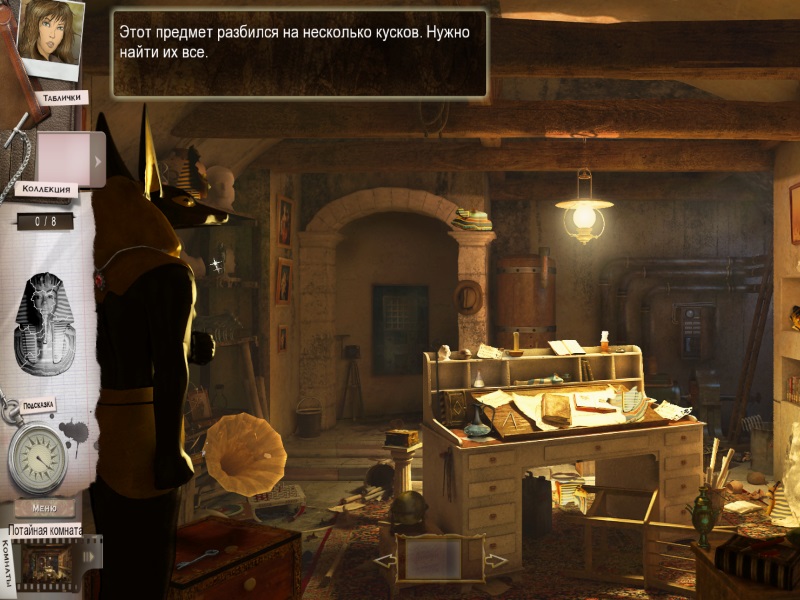Select the right arrow beside the frame
The height and width of the screenshot is (600, 800).
tap(496, 562)
